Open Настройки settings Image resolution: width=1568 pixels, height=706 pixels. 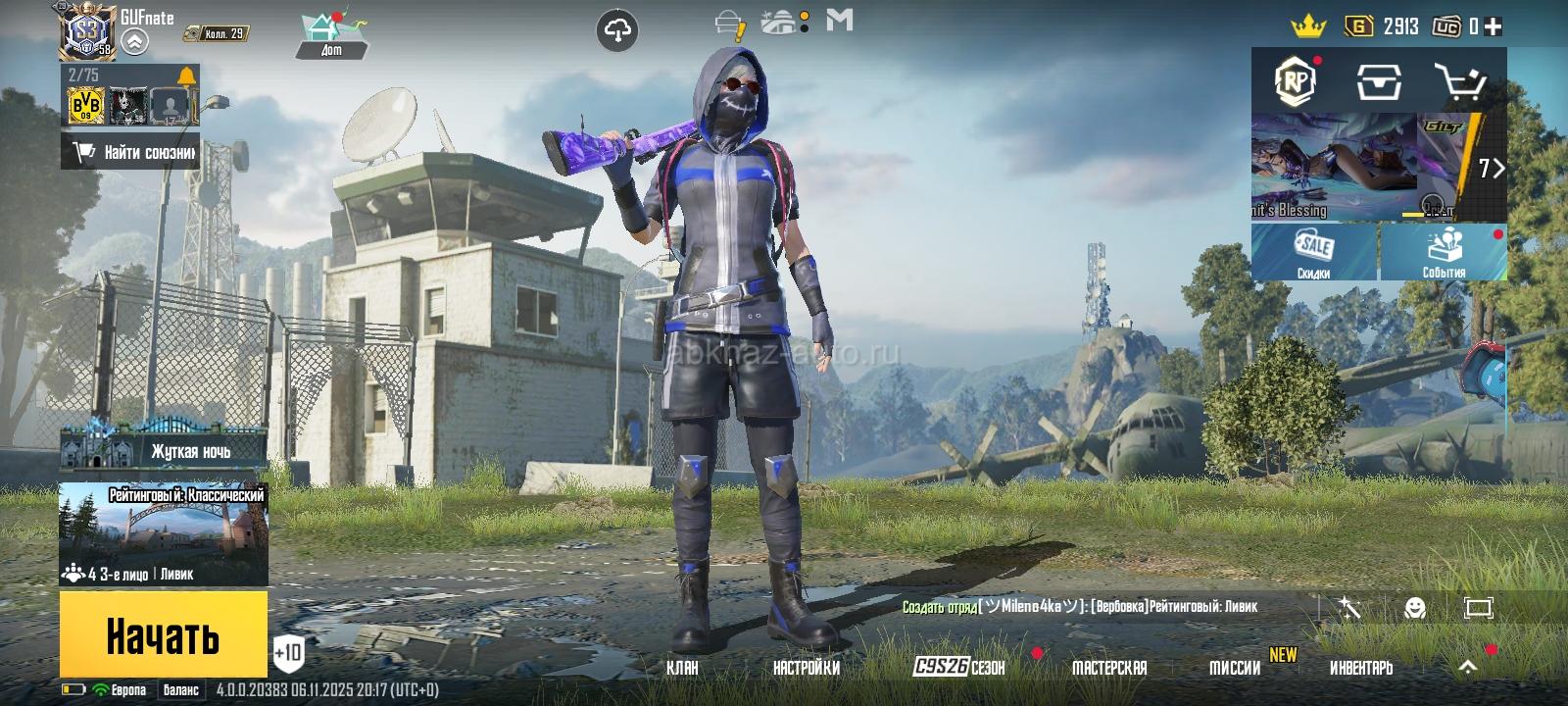pyautogui.click(x=806, y=668)
